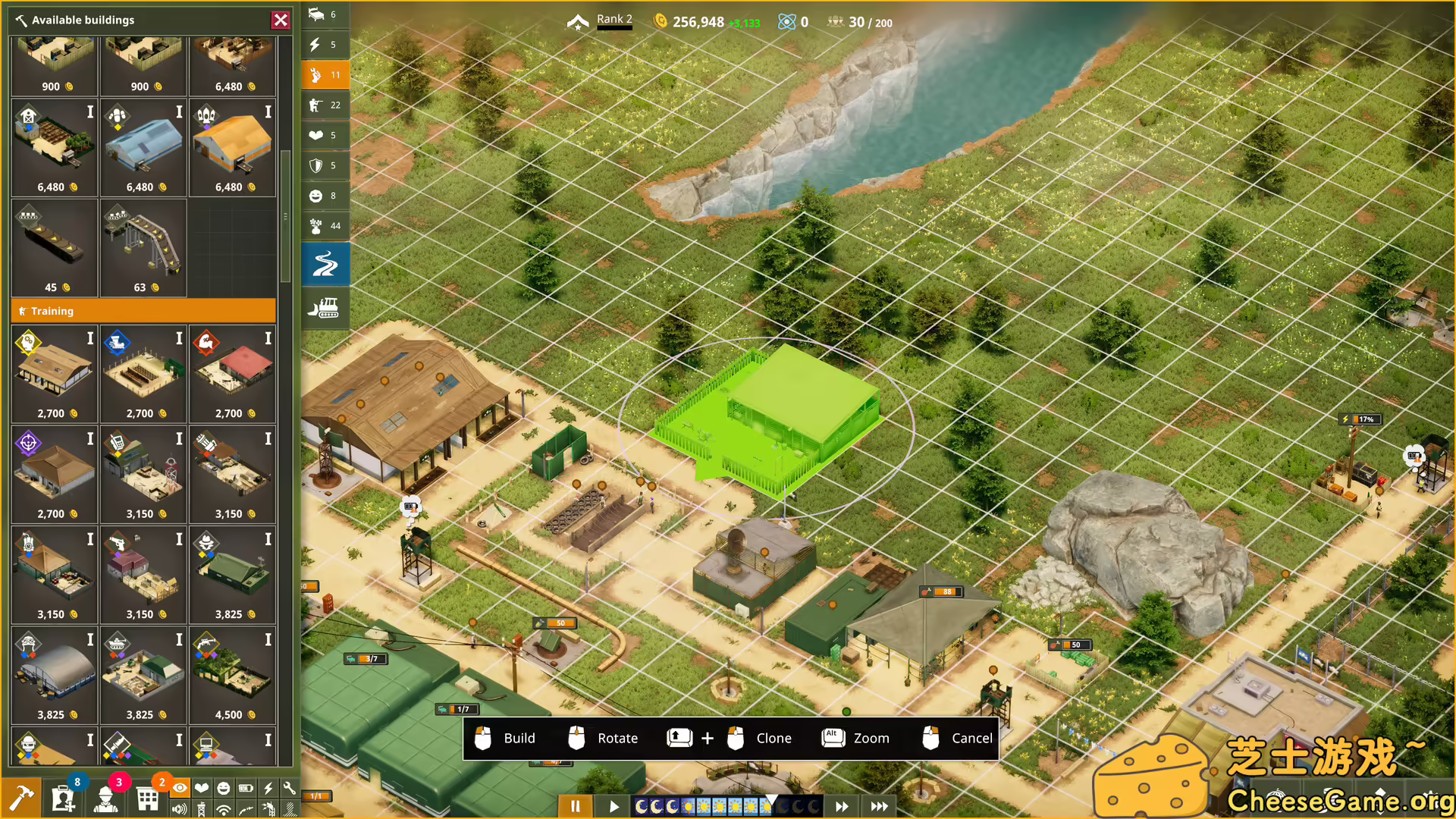
Task: Collapse the Training section header
Action: pyautogui.click(x=143, y=311)
